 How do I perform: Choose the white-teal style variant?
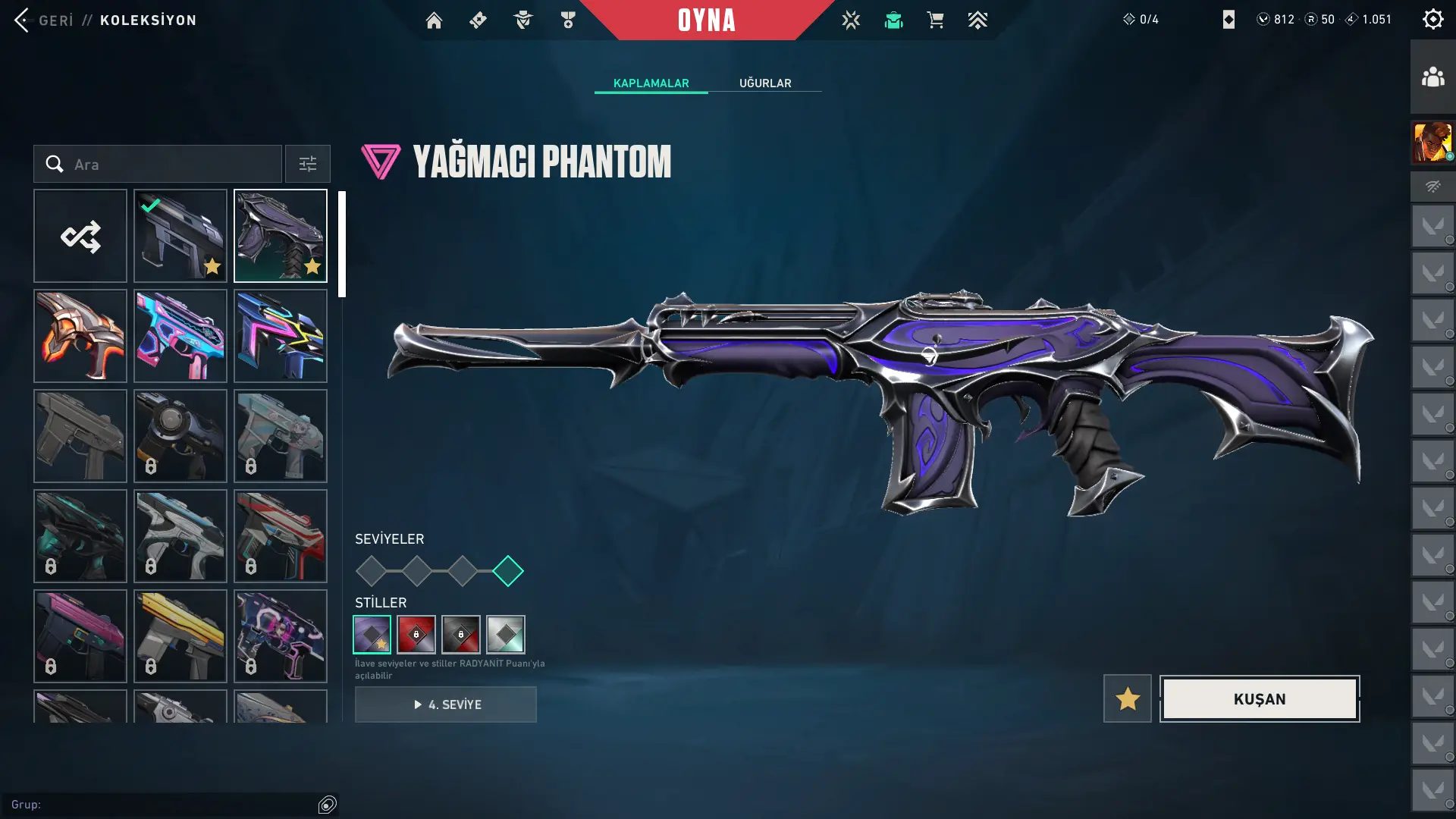pos(506,635)
